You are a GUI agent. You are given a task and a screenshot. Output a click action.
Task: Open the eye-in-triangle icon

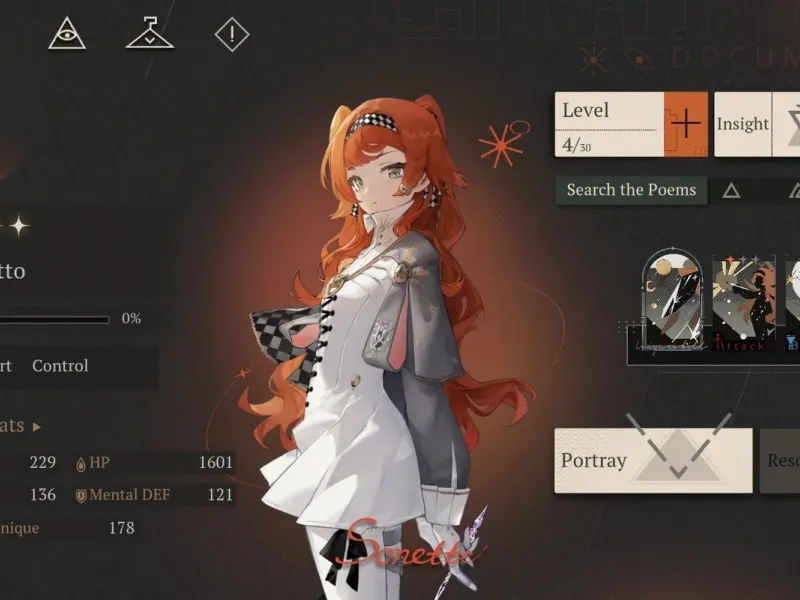(67, 35)
